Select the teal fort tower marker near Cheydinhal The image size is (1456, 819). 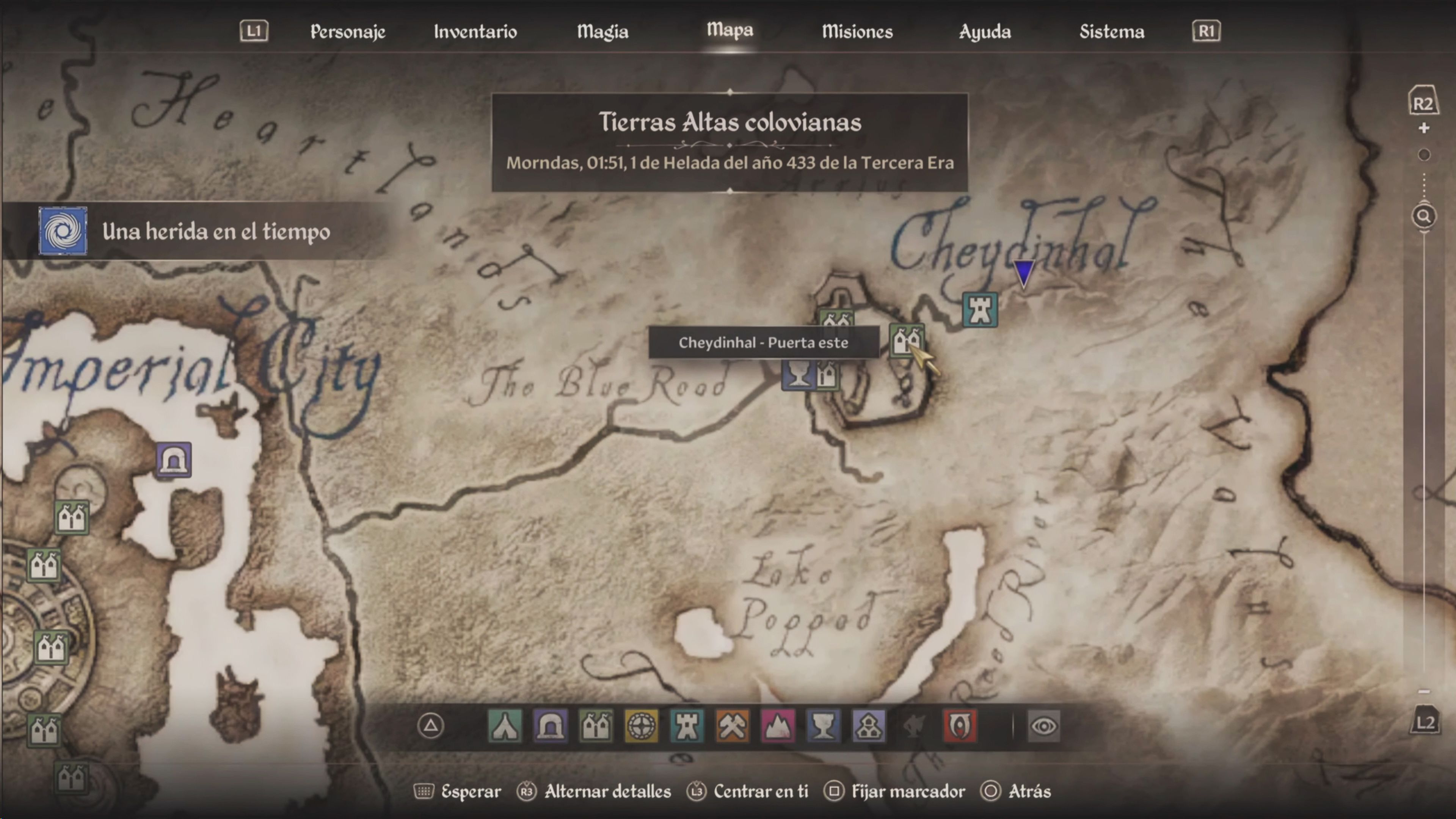tap(979, 310)
